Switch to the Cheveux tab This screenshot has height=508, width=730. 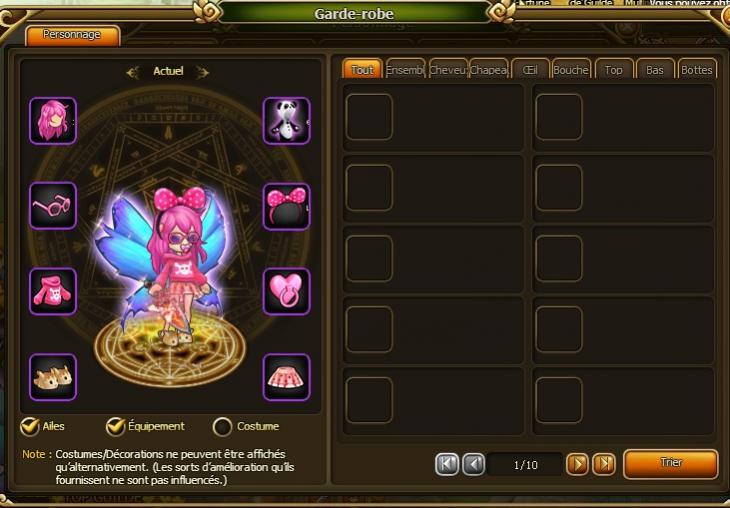(447, 70)
